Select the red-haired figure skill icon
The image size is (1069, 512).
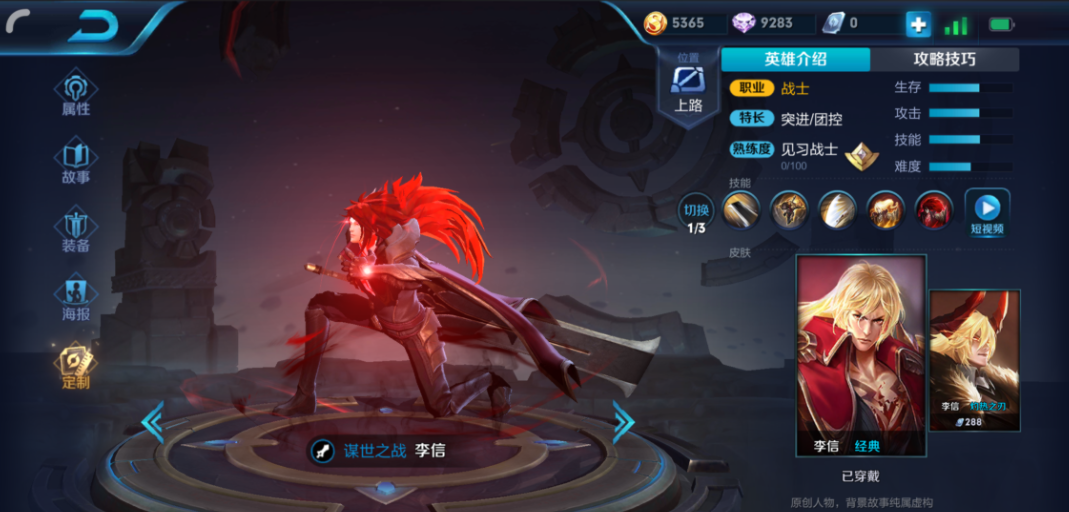coord(934,209)
